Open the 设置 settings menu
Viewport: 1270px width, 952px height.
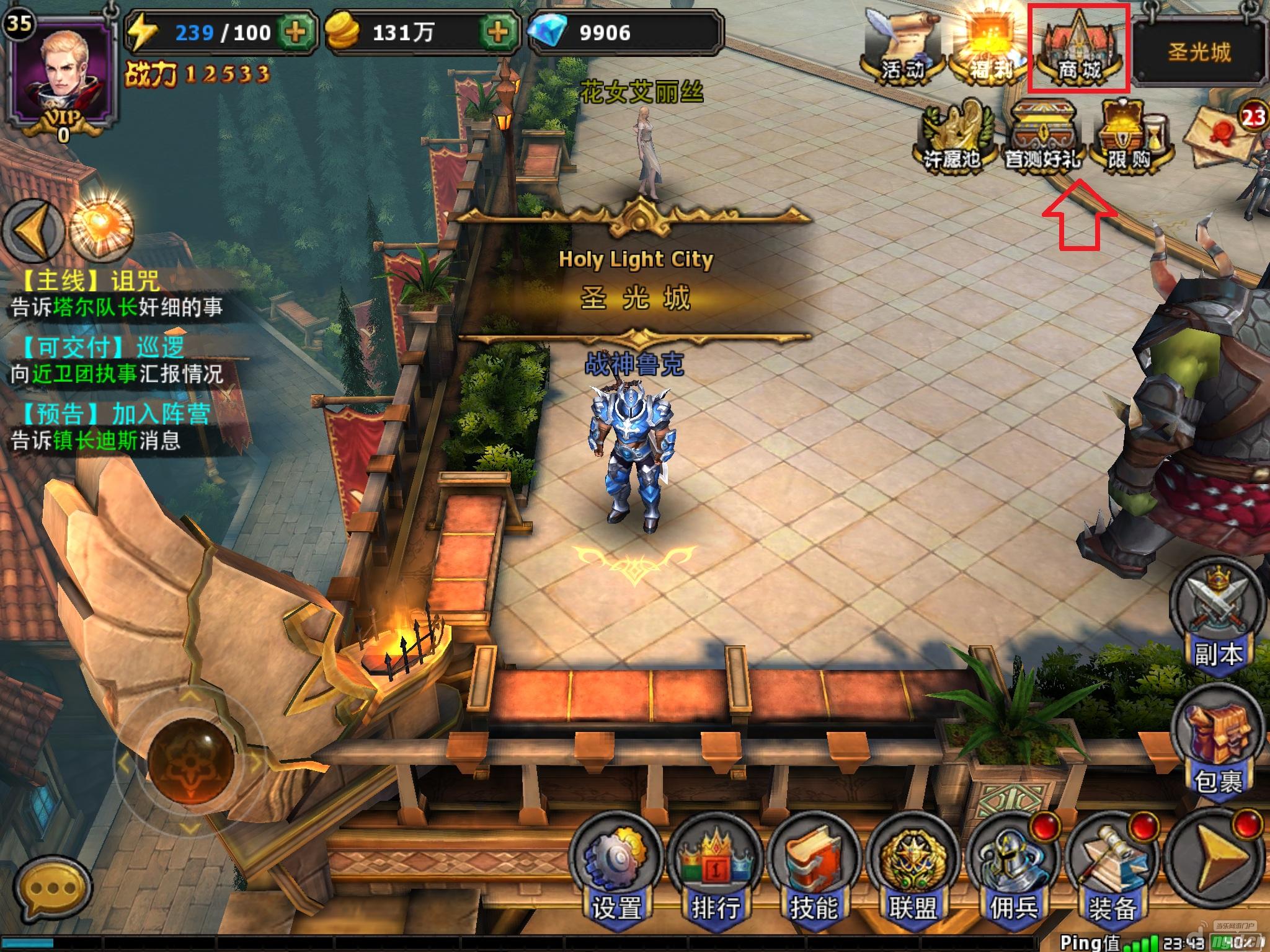[615, 868]
